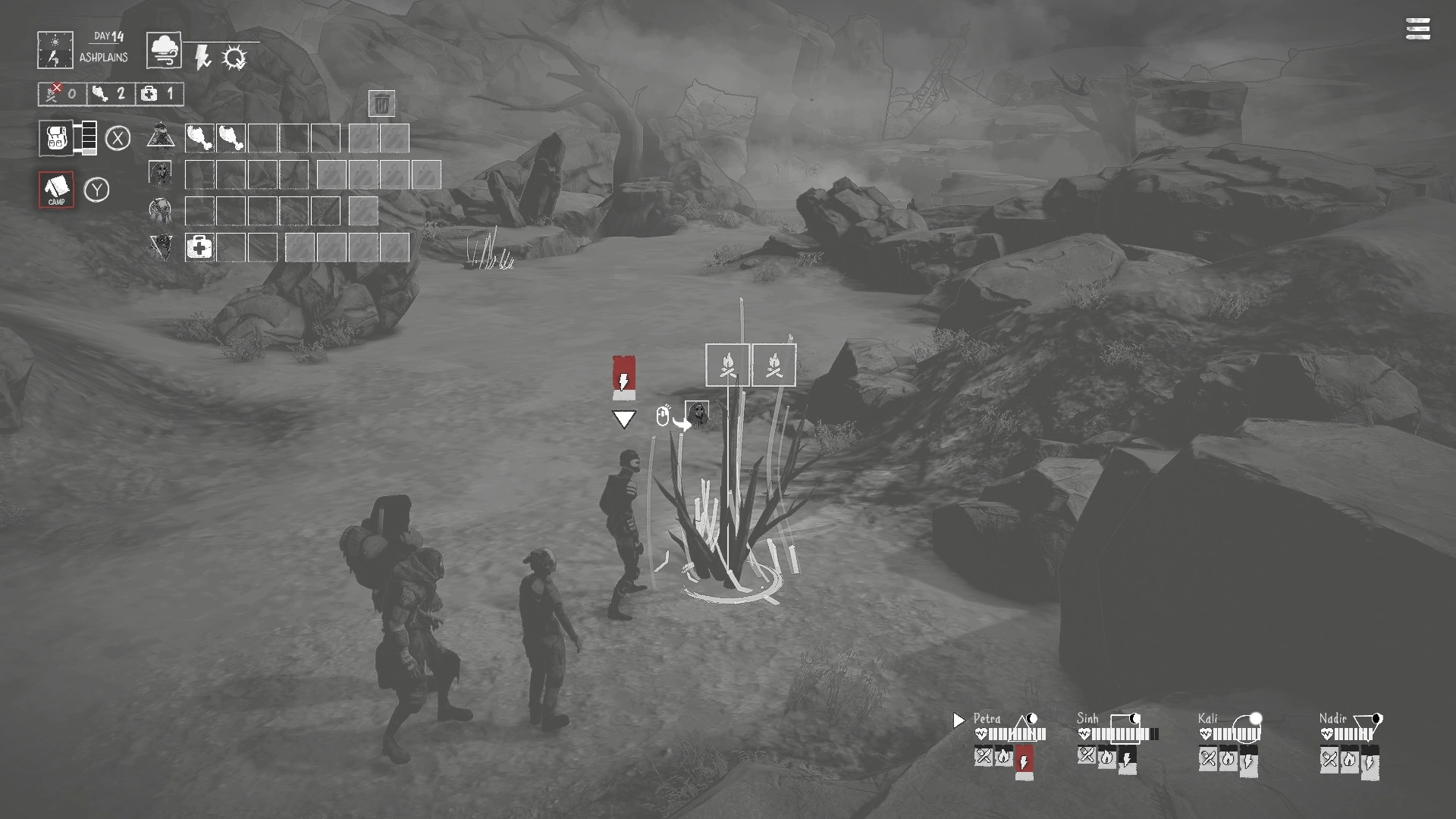Click the trash can discard icon
Viewport: 1456px width, 819px height.
tap(381, 103)
